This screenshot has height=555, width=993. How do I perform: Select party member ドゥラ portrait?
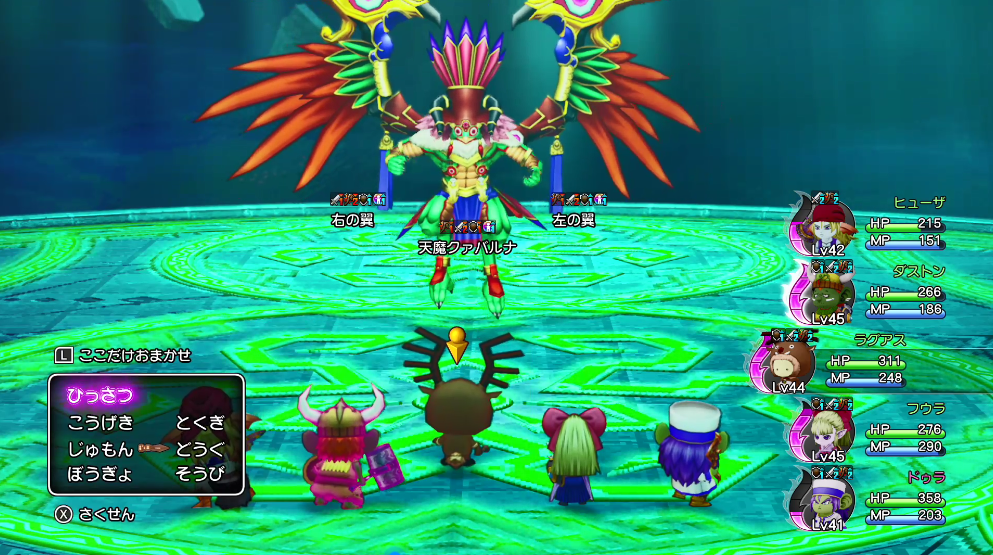tap(824, 500)
